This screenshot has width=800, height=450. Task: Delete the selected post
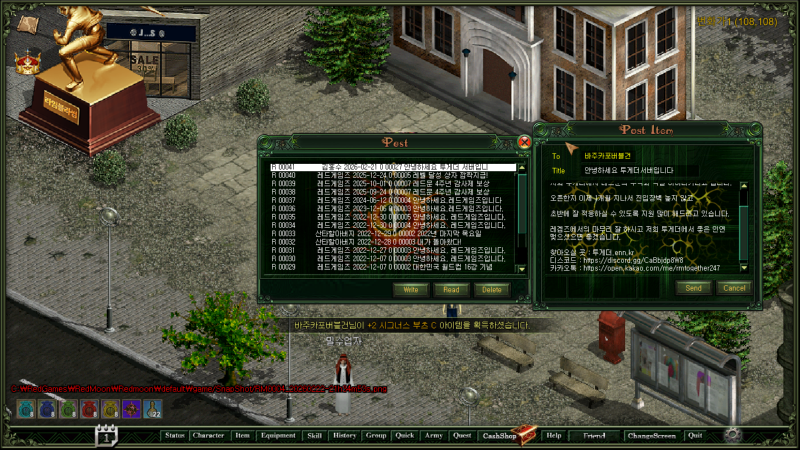click(490, 289)
